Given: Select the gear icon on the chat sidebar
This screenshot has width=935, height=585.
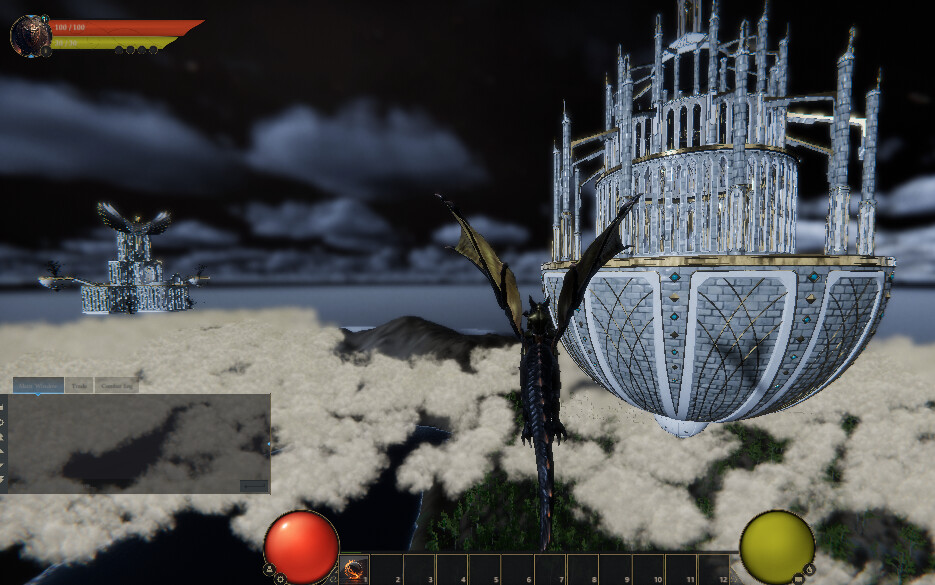Looking at the screenshot, I should [3, 422].
